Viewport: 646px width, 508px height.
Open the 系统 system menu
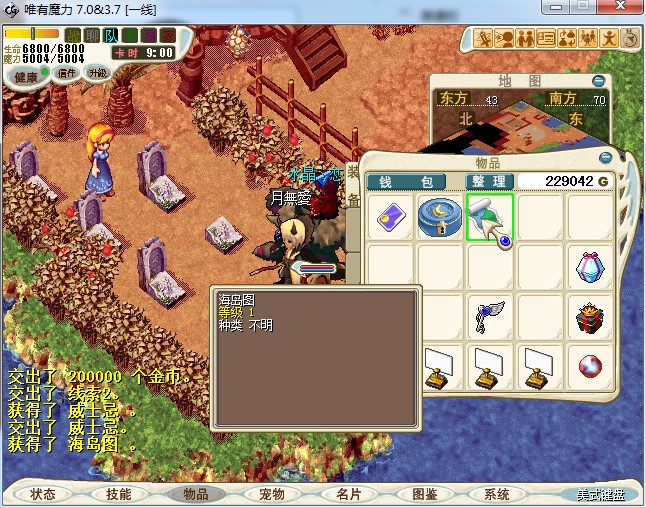pos(497,494)
